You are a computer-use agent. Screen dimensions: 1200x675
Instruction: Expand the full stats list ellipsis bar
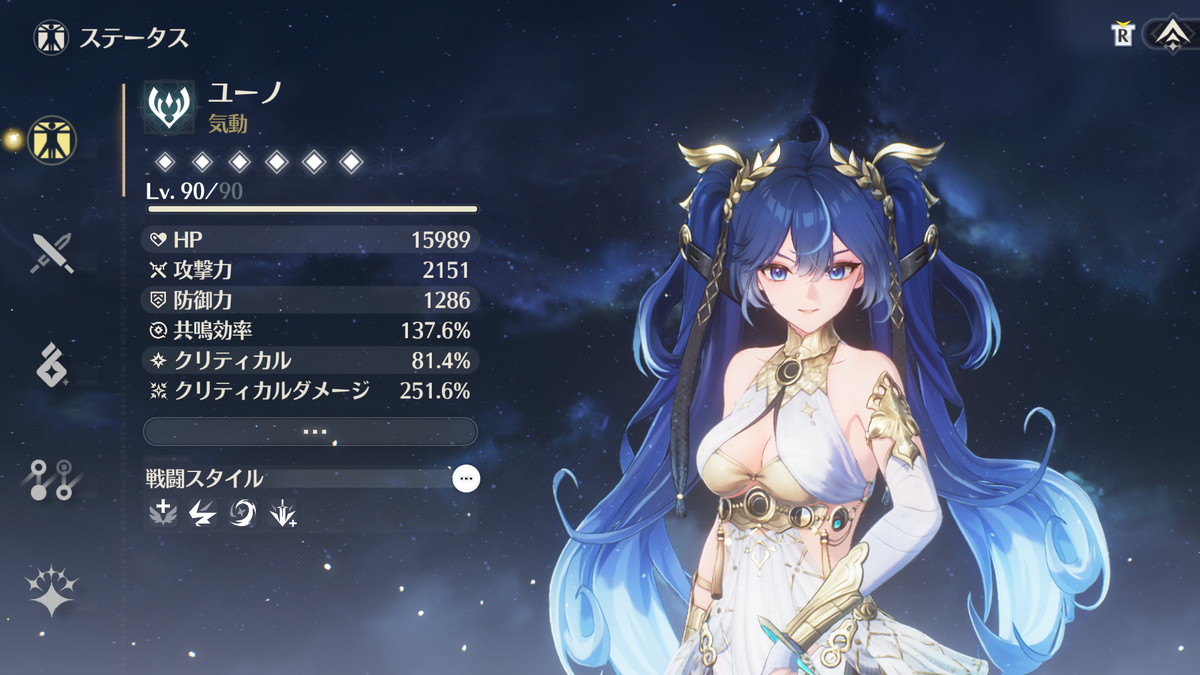pyautogui.click(x=311, y=431)
